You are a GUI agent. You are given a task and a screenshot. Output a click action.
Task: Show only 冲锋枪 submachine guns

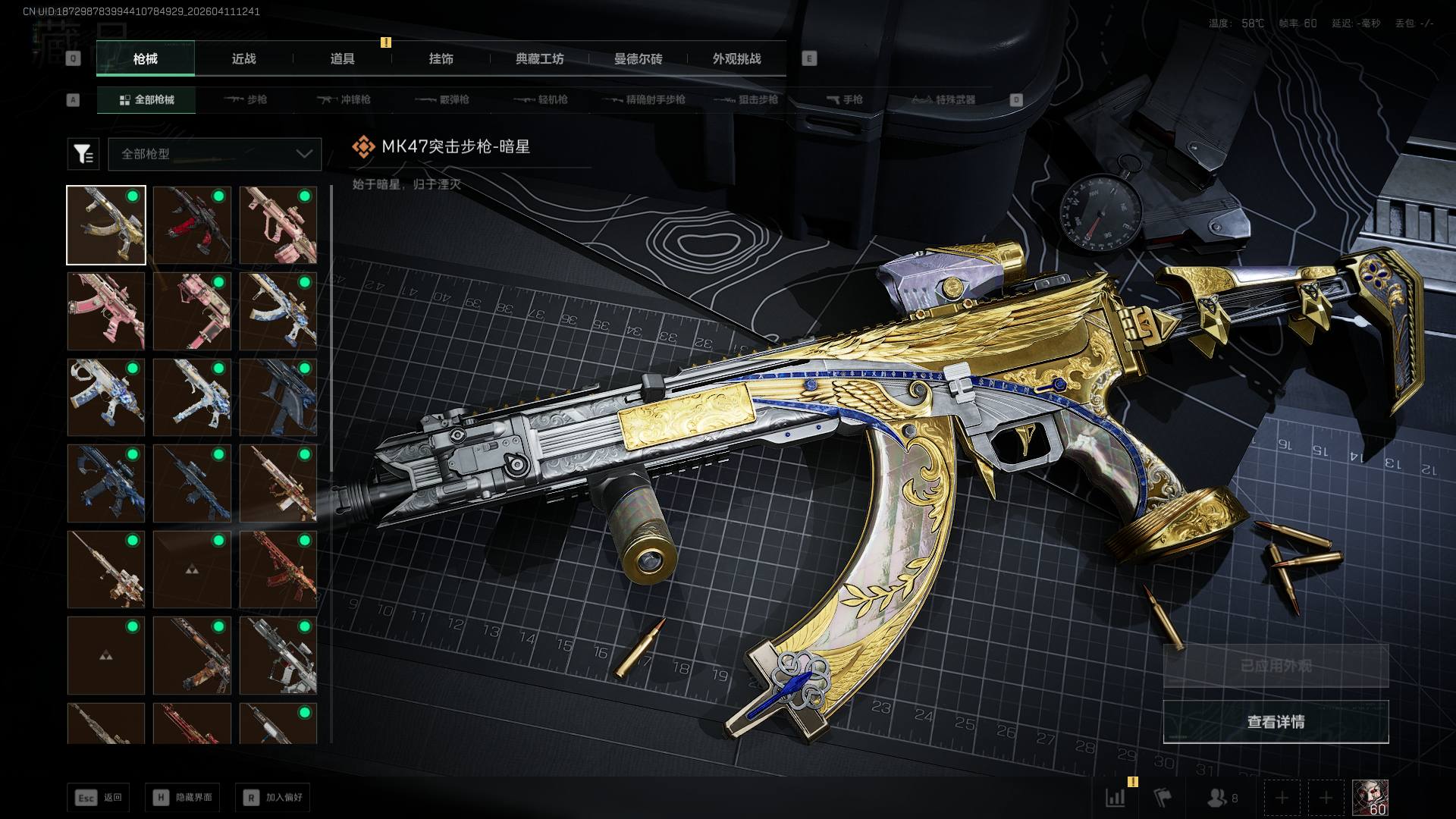pos(344,99)
